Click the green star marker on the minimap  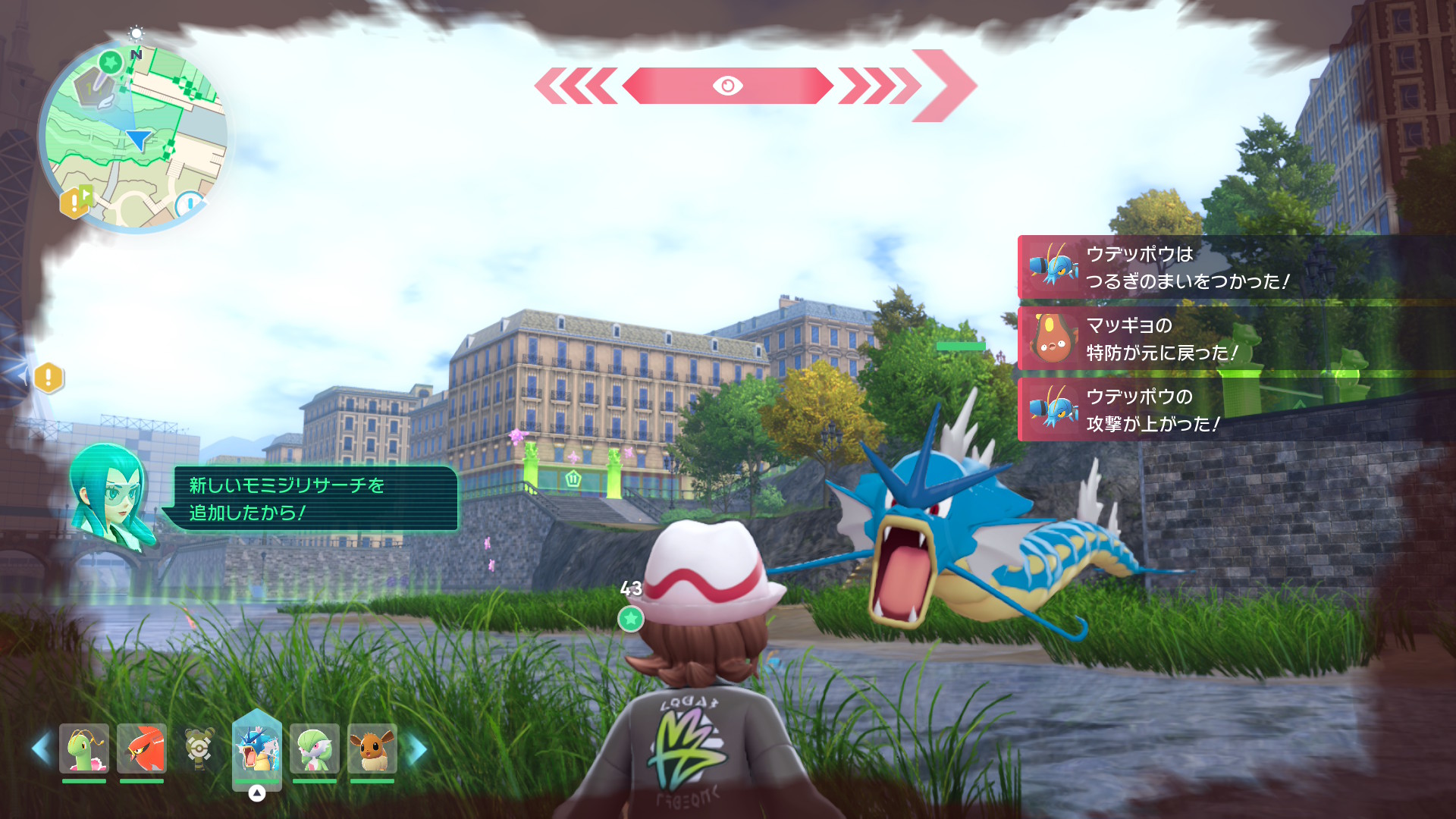(x=111, y=61)
